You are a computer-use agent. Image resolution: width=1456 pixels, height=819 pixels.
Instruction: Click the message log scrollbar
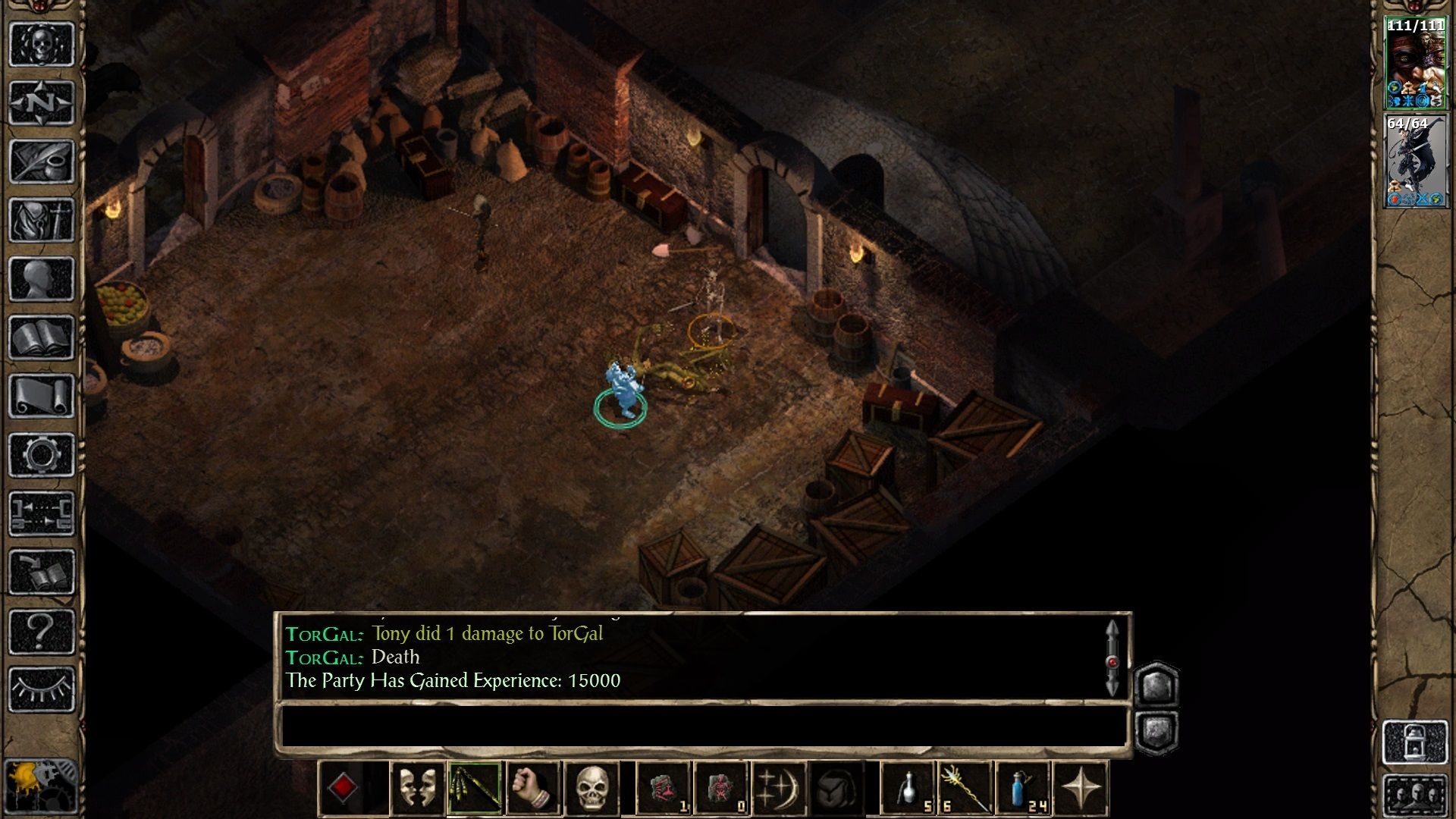point(1112,659)
